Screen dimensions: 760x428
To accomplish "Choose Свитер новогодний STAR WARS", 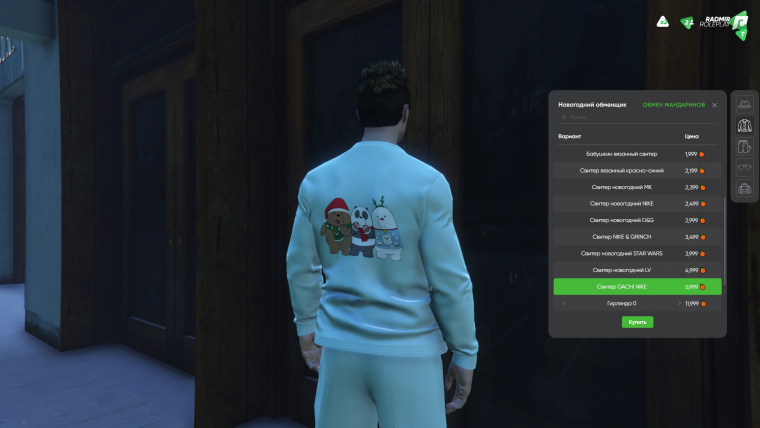I will pyautogui.click(x=636, y=253).
